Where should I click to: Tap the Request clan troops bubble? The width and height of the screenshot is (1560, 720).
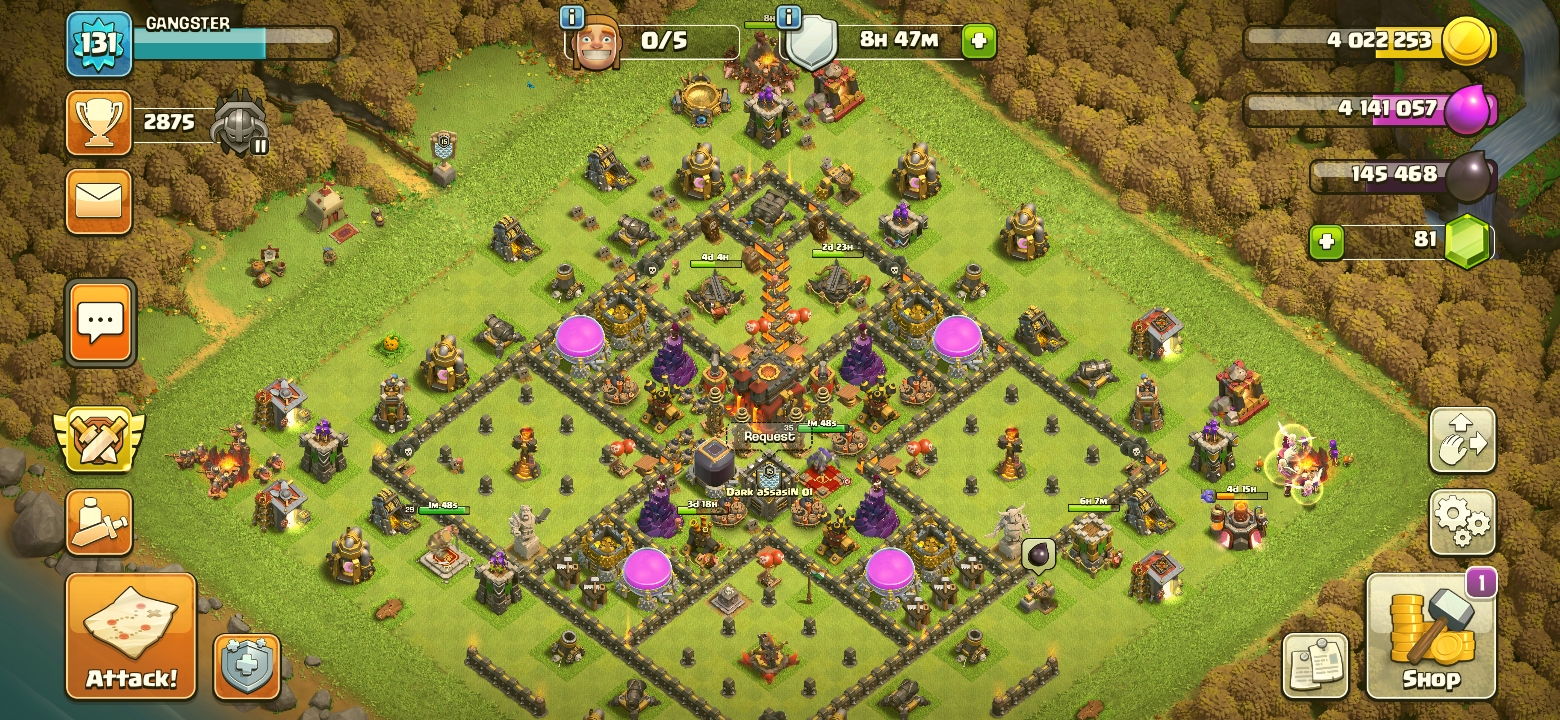(x=768, y=437)
